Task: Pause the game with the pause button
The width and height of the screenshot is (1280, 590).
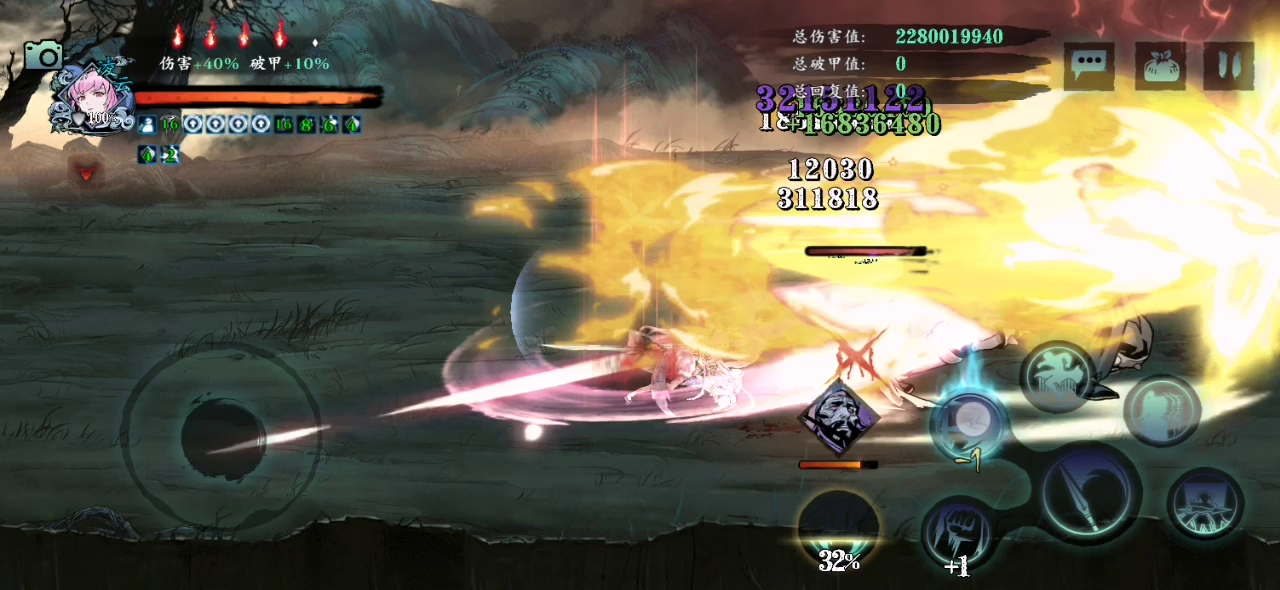Action: [x=1229, y=66]
